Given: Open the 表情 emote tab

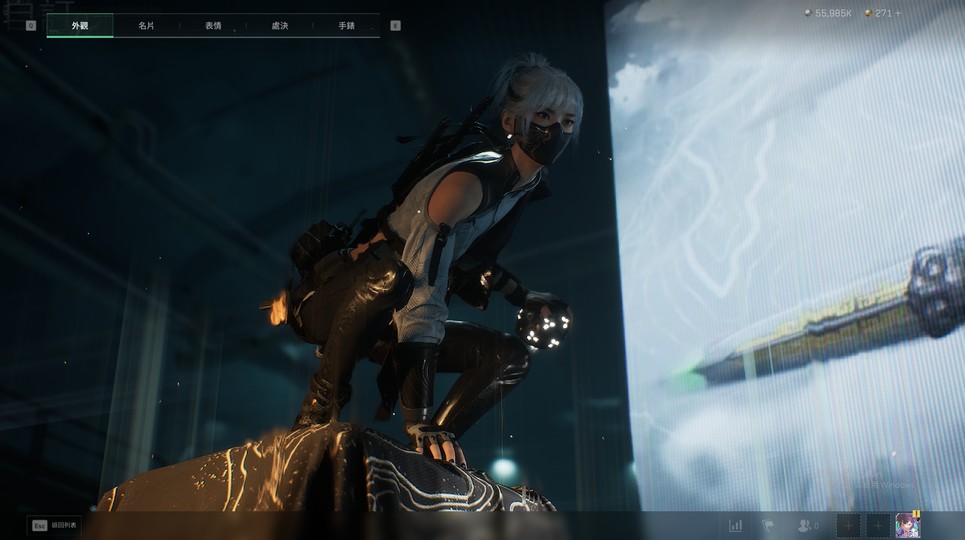Looking at the screenshot, I should pyautogui.click(x=213, y=25).
